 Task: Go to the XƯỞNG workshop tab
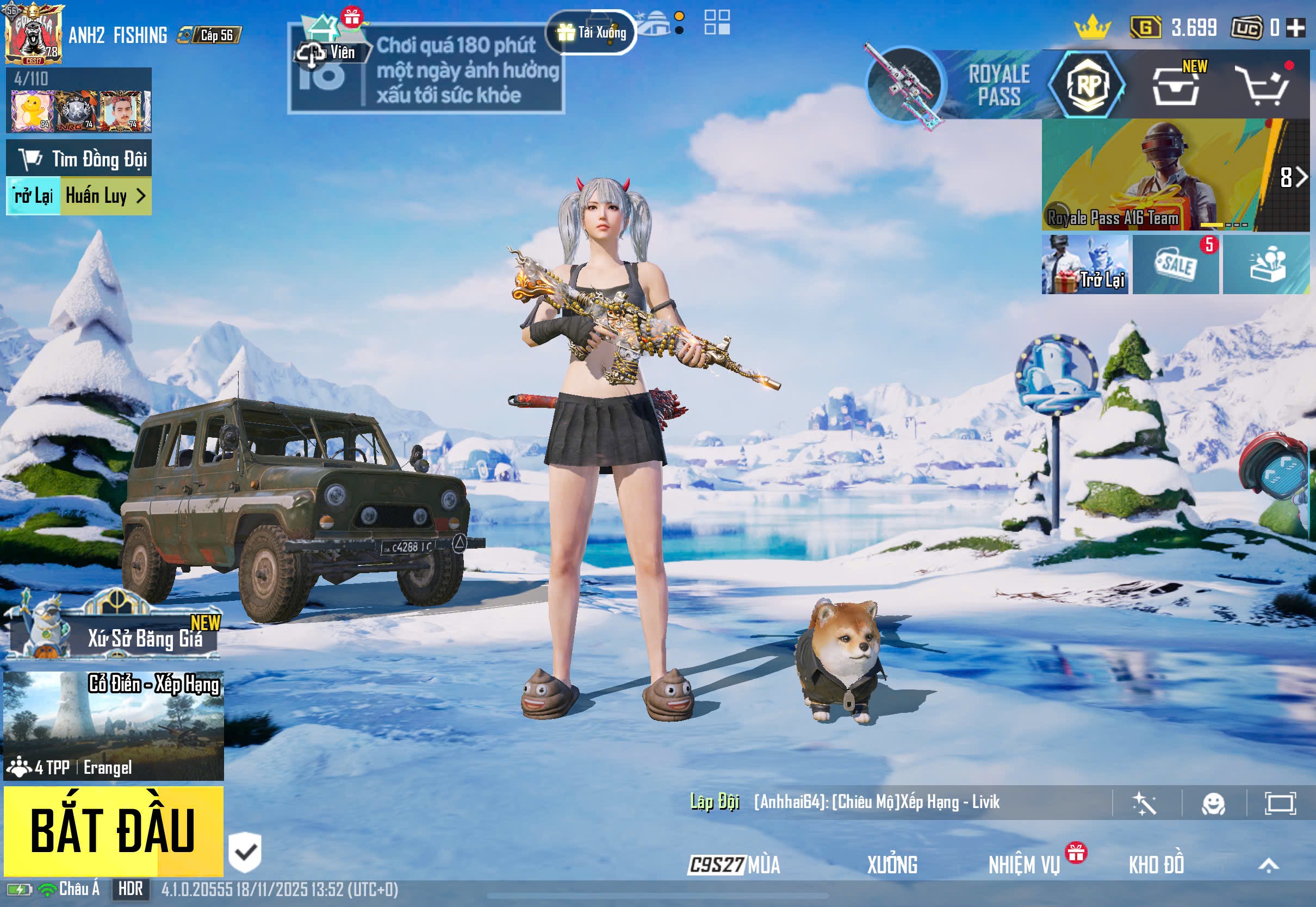pos(891,865)
